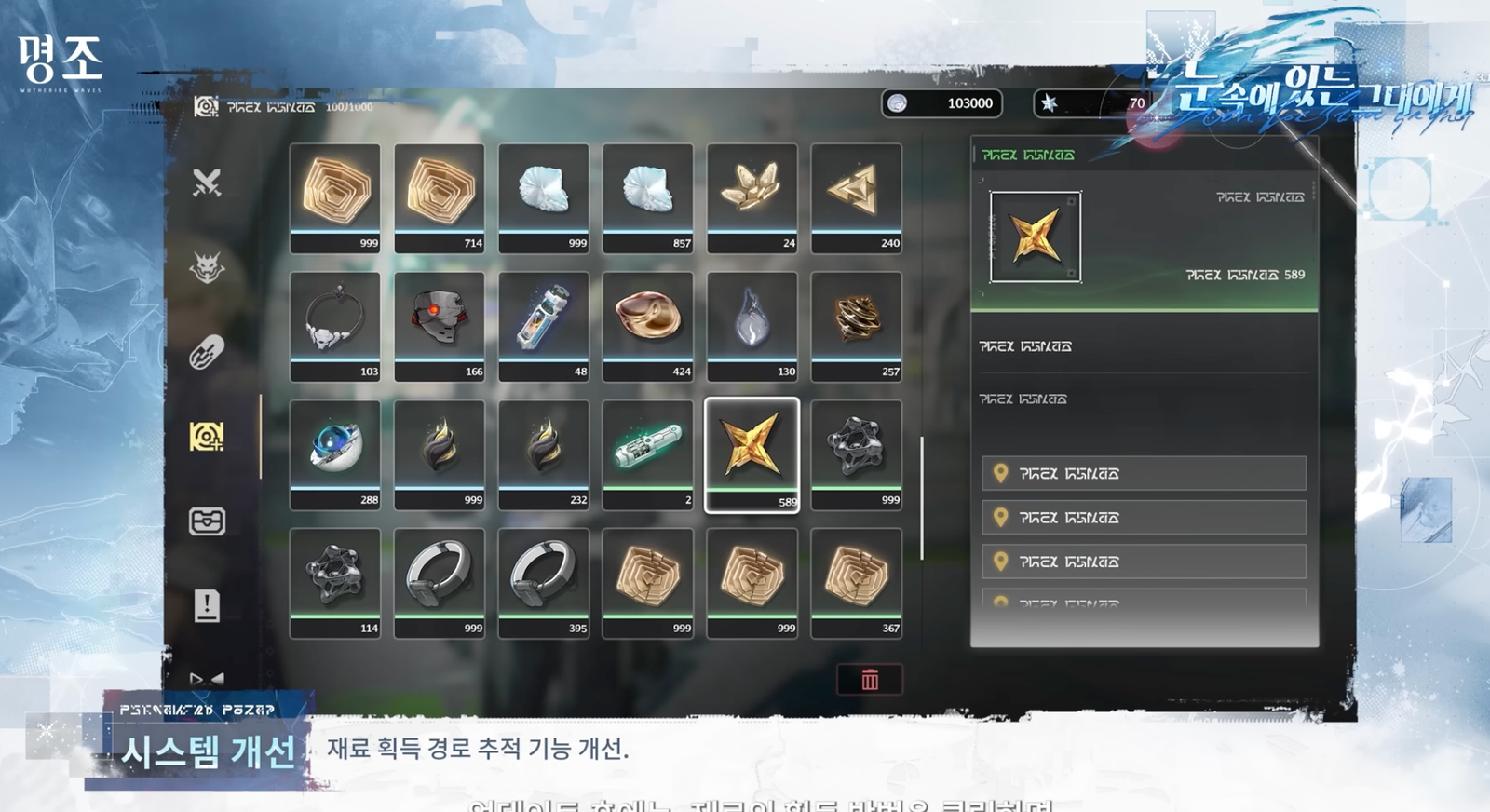Switch to the crossed swords weapons tab
Viewport: 1490px width, 812px height.
pos(207,183)
